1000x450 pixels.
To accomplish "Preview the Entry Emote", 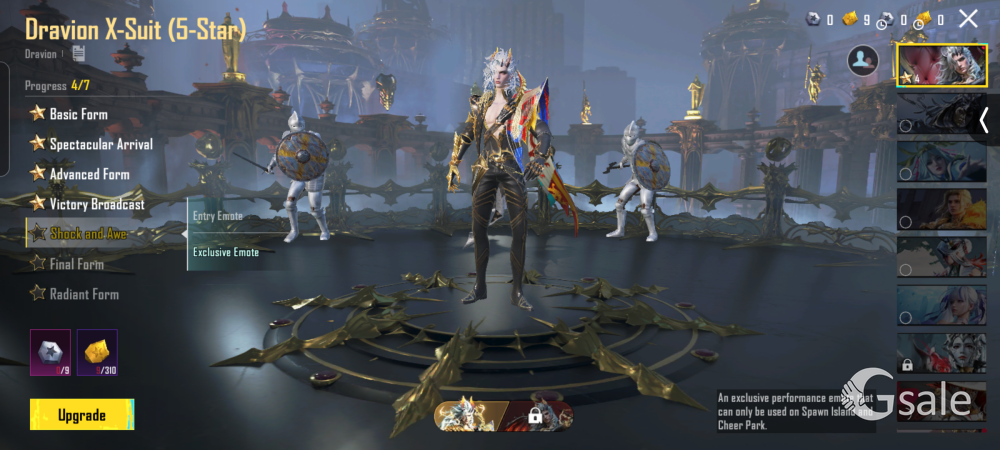I will click(218, 216).
